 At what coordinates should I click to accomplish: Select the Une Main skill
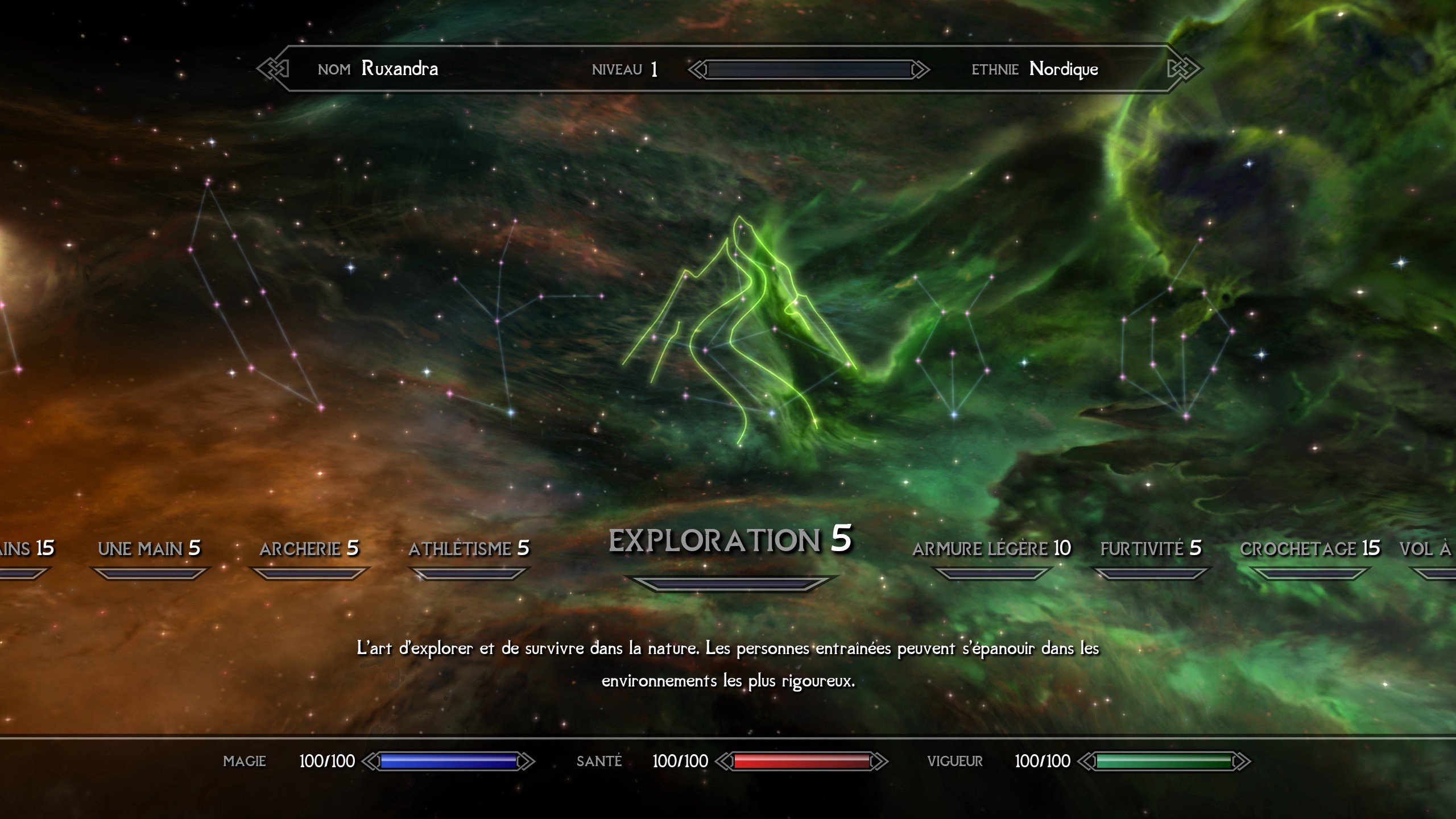click(x=149, y=548)
